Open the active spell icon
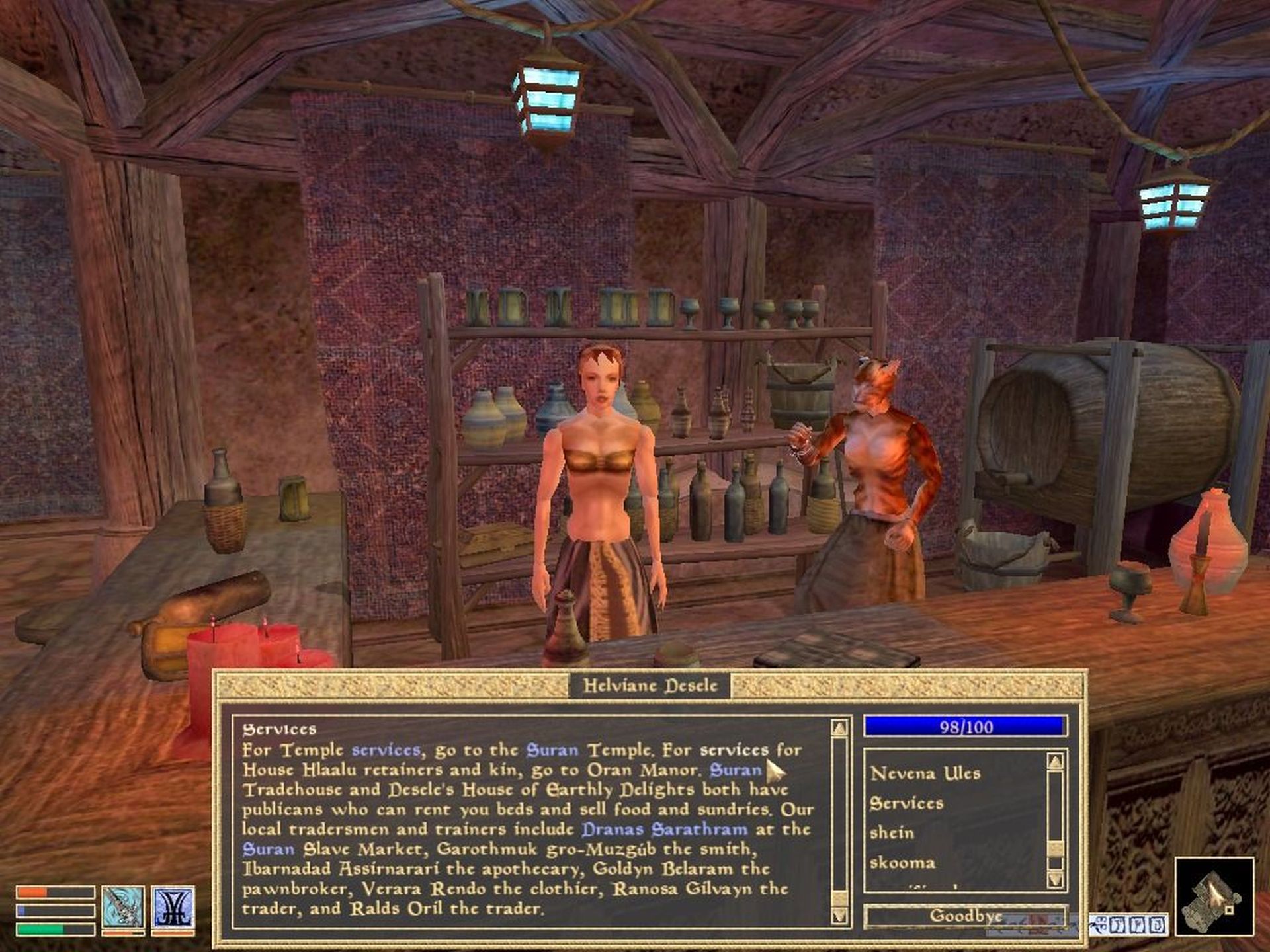Viewport: 1270px width, 952px height. [173, 907]
